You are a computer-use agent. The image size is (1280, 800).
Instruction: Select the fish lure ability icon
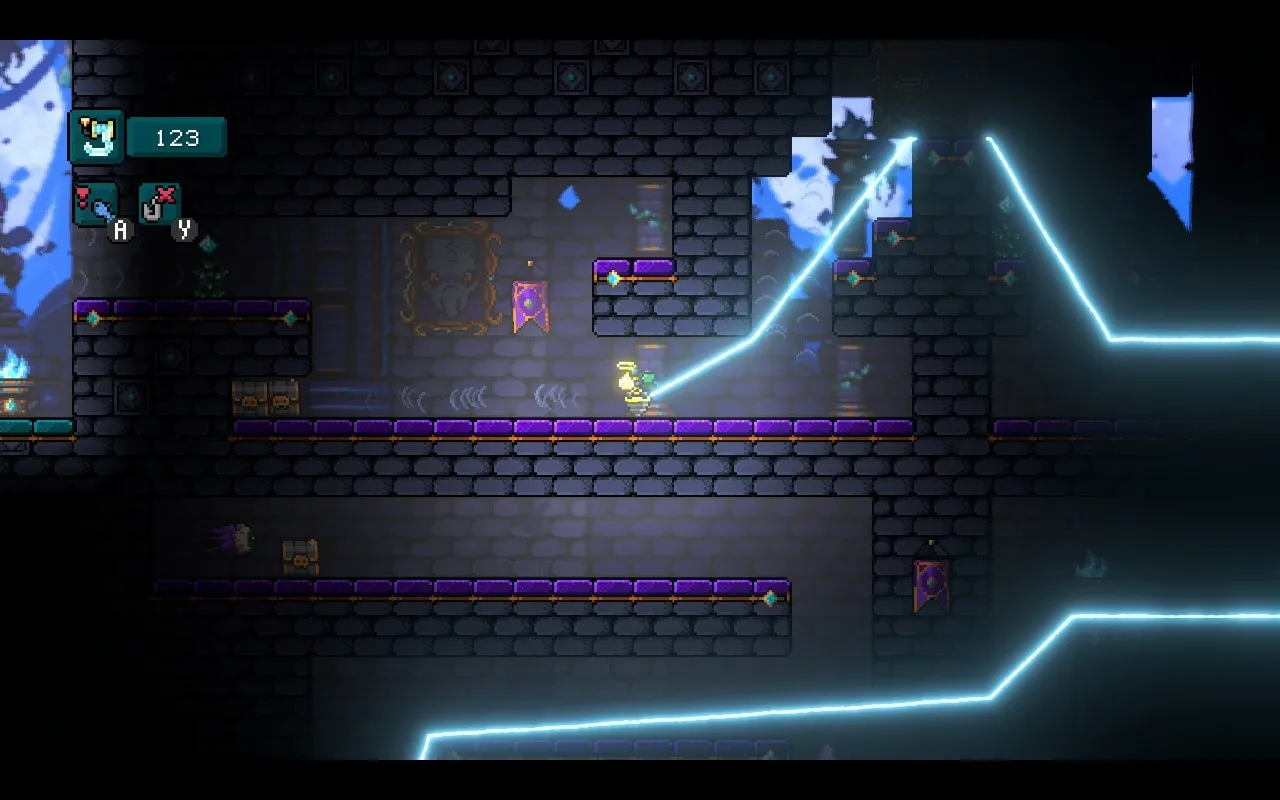point(96,204)
